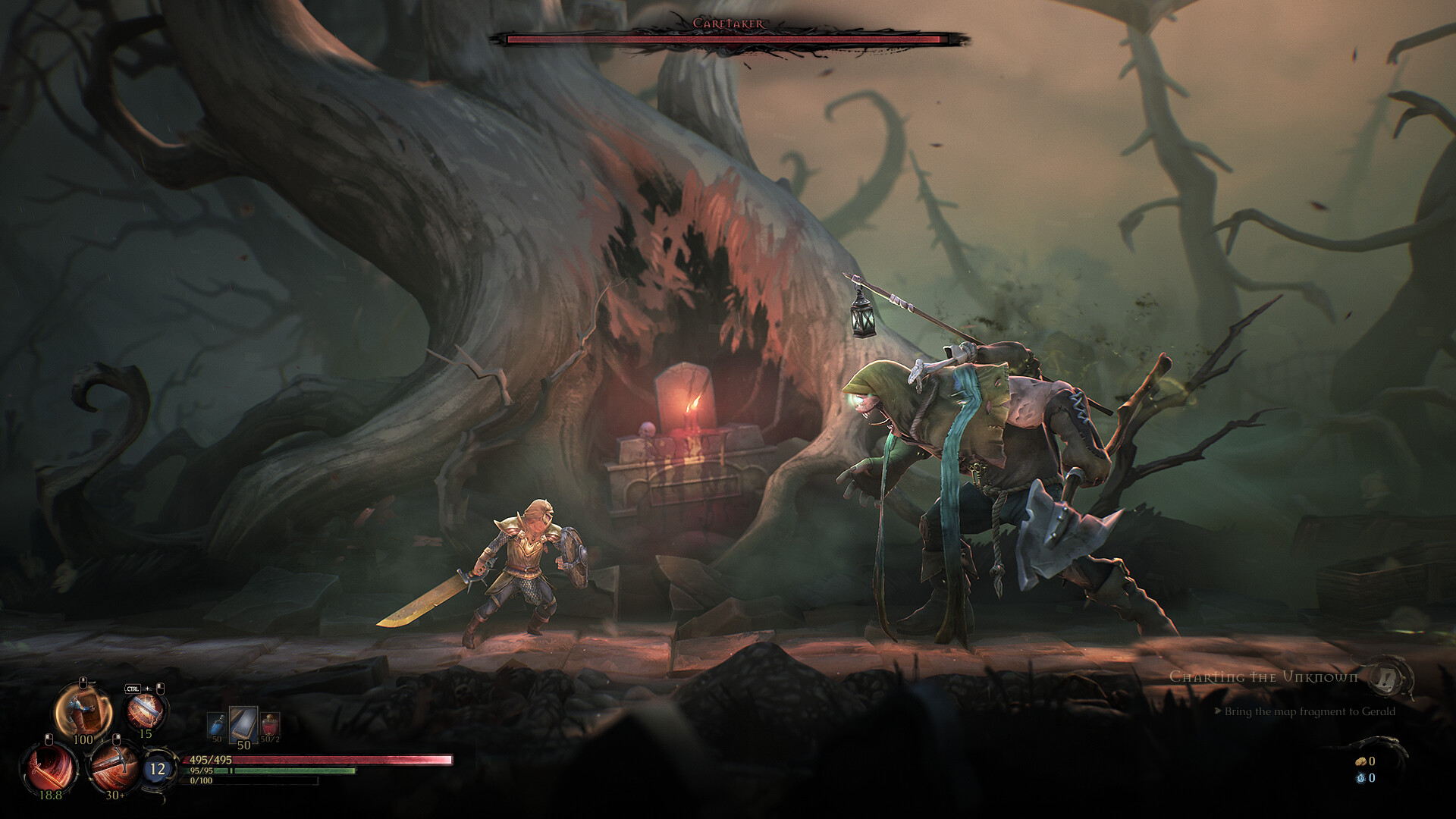Click the sword skill icon labeled 15
The width and height of the screenshot is (1456, 819).
point(146,711)
